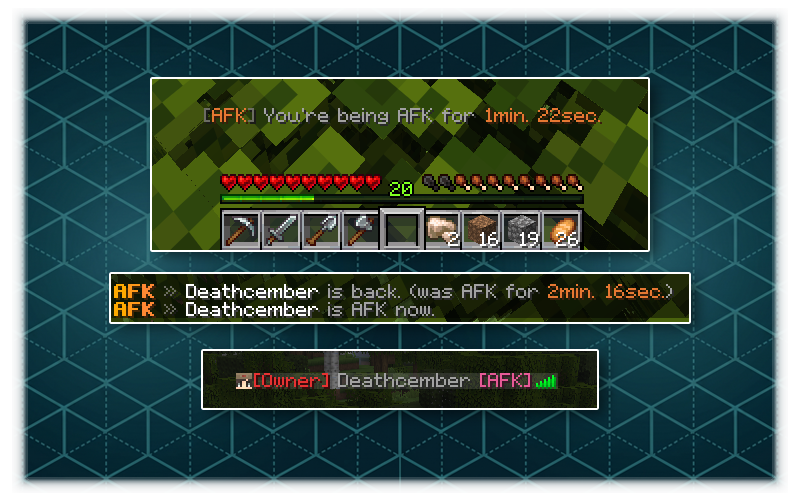Select the bread stack of 26

pos(562,230)
